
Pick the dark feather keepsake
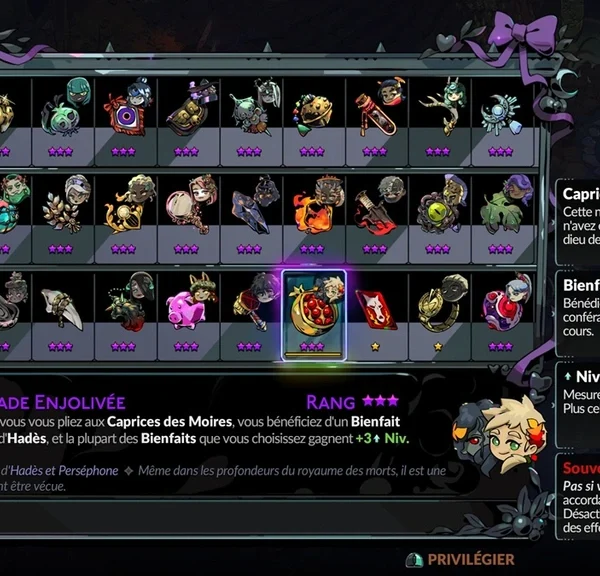click(250, 208)
